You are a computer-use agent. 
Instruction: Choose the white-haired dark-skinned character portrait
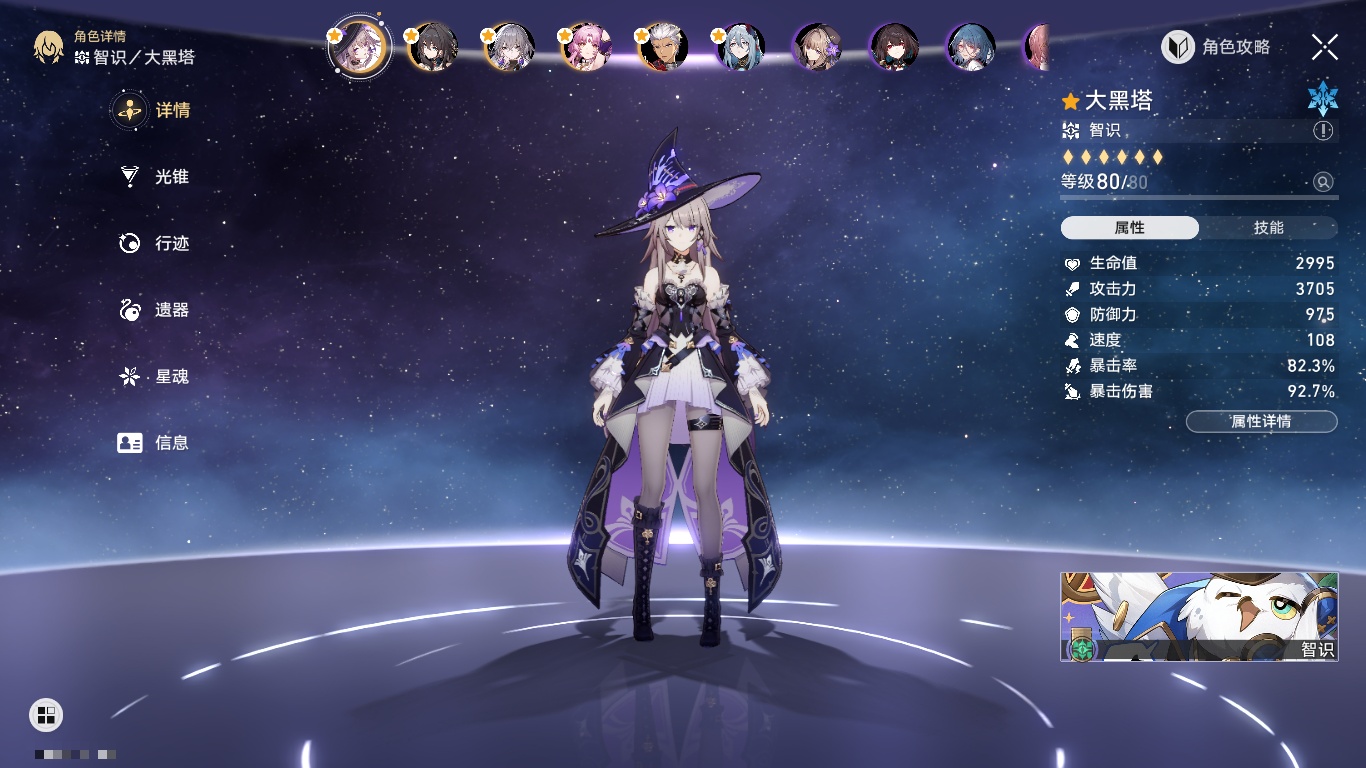pyautogui.click(x=663, y=47)
